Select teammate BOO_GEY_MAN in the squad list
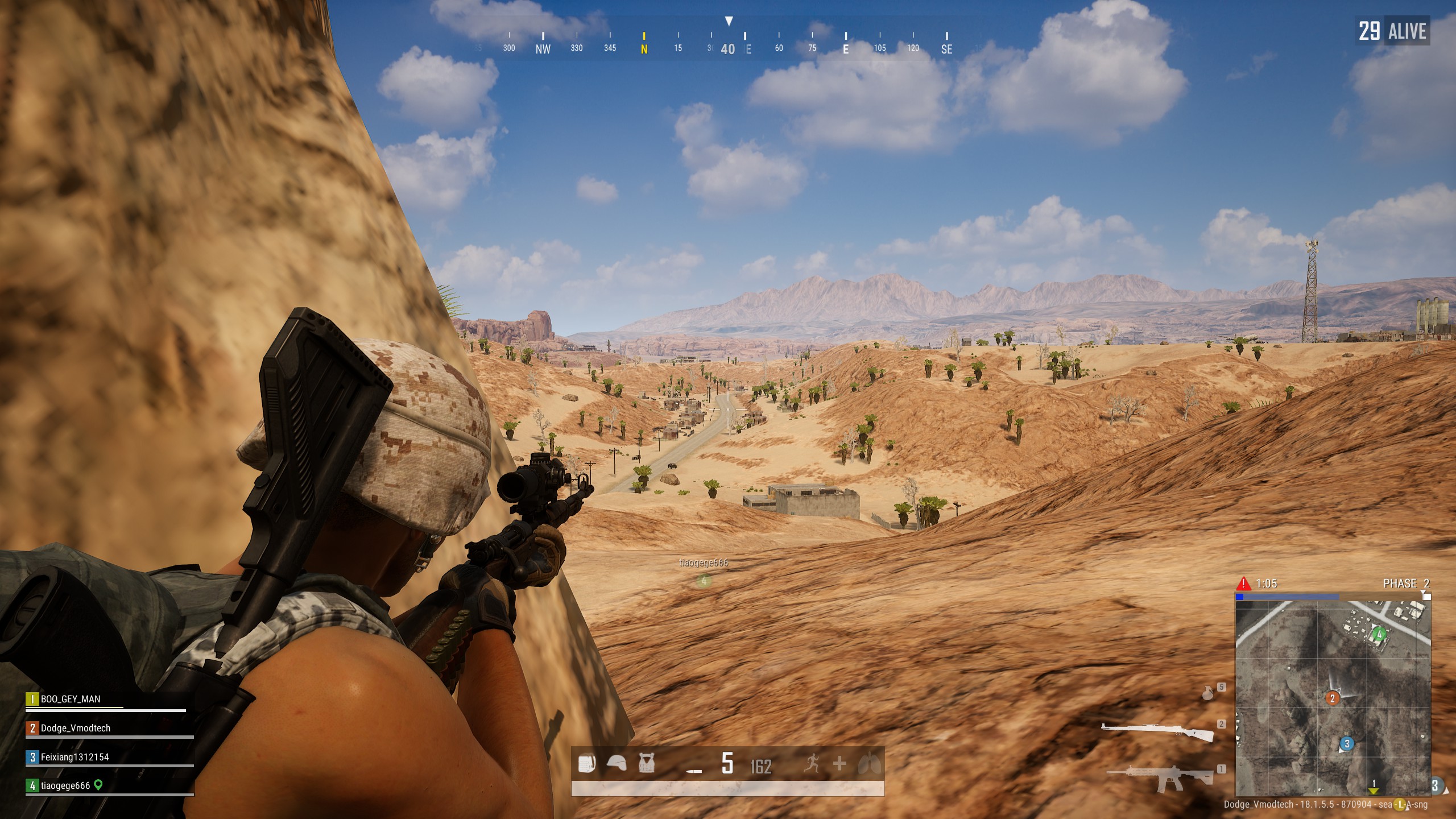The image size is (1456, 819). coord(71,699)
